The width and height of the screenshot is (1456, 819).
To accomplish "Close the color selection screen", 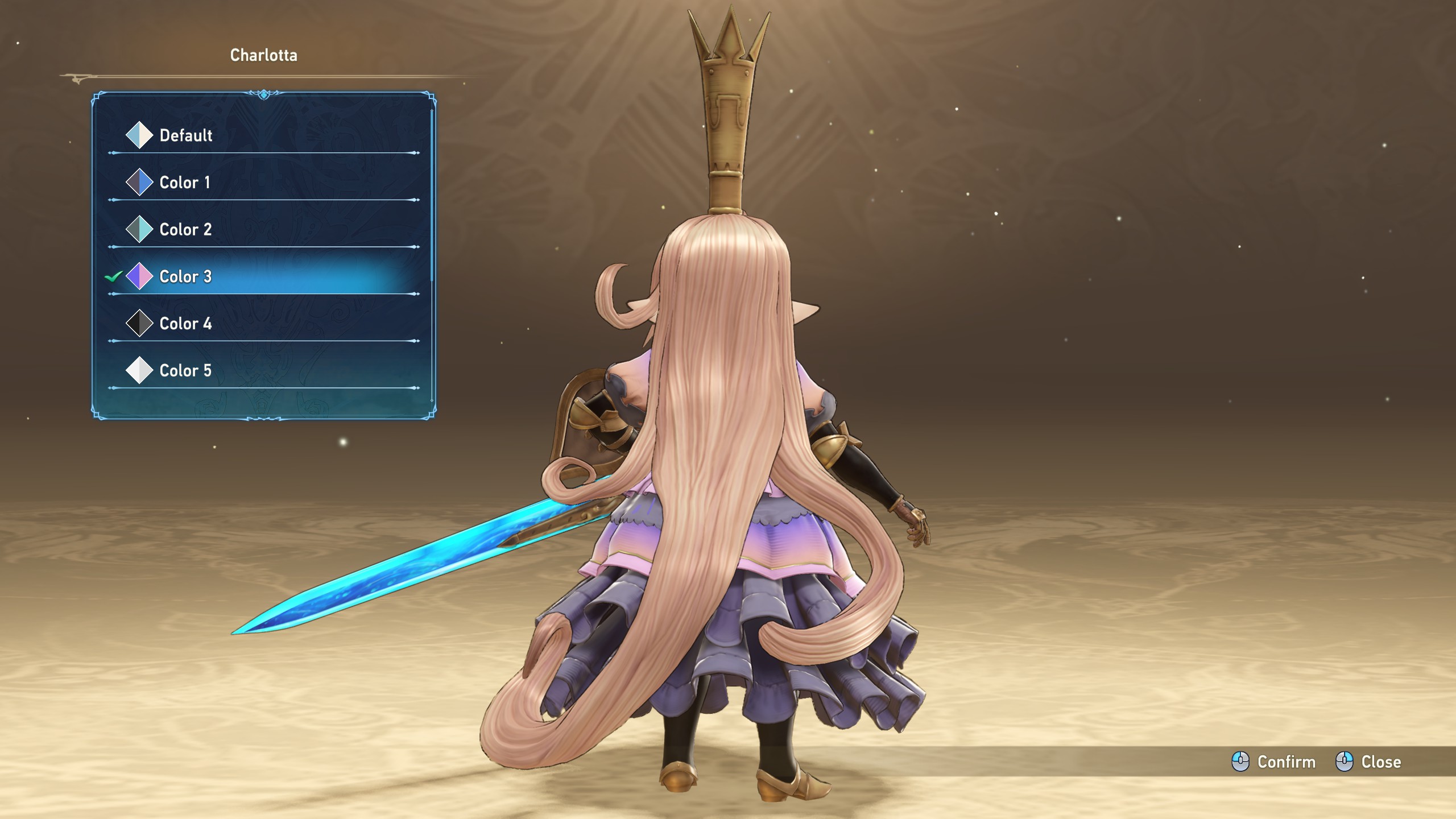I will pyautogui.click(x=1368, y=762).
